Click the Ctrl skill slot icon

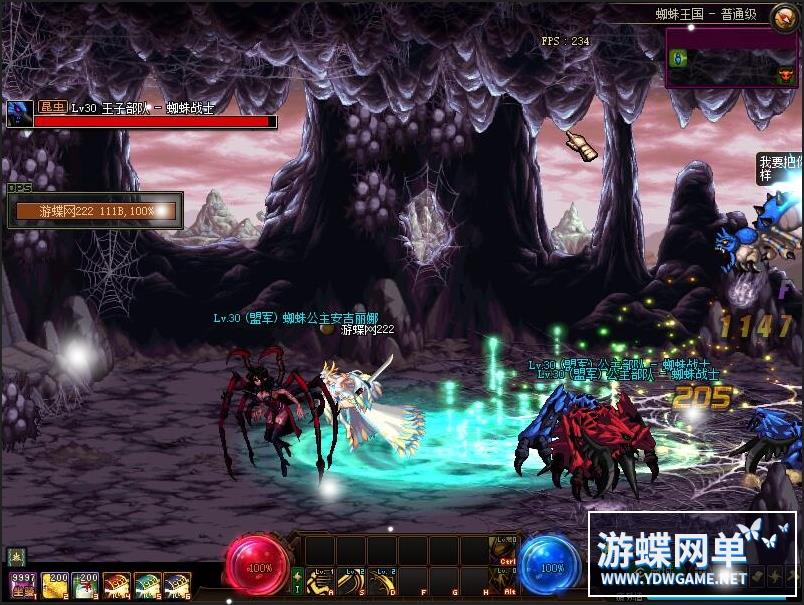pyautogui.click(x=504, y=550)
